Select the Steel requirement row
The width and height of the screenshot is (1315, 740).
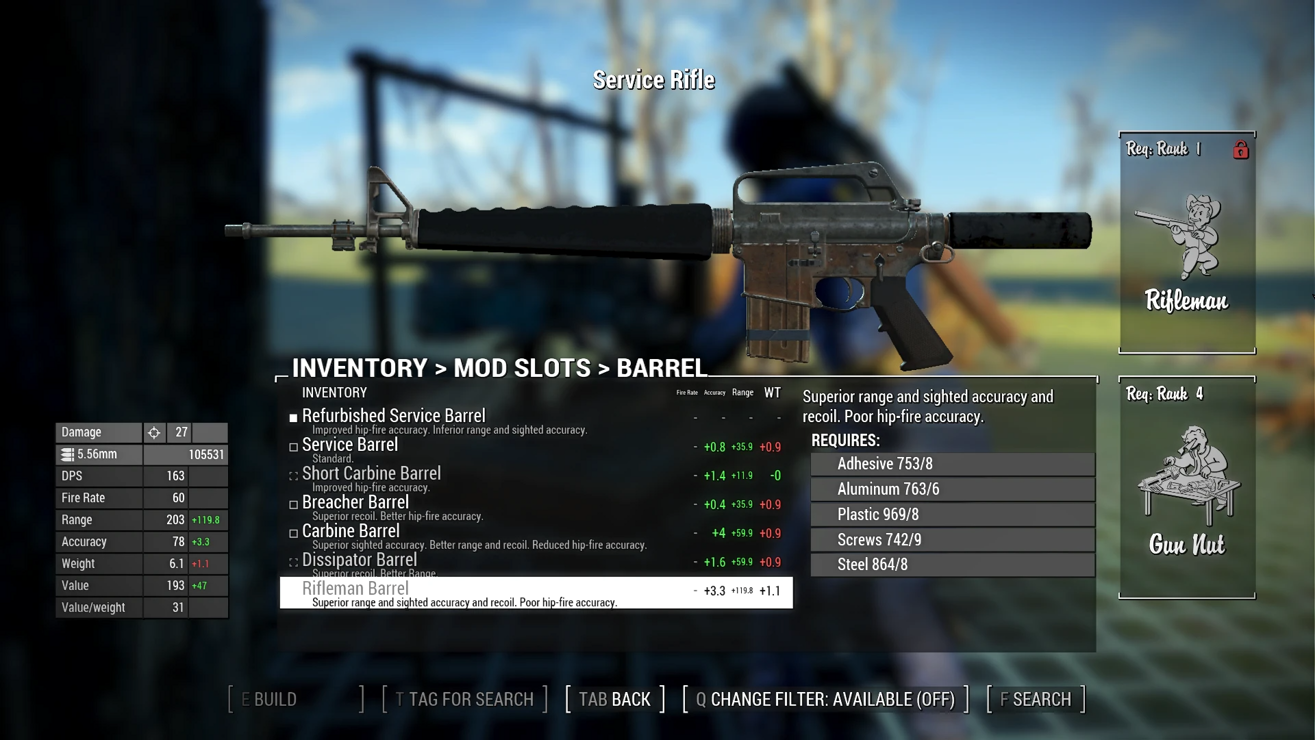tap(953, 564)
